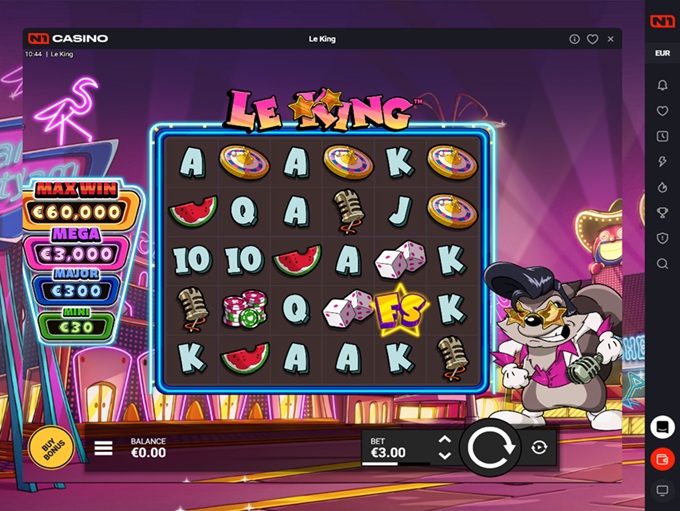Open the shield icon in sidebar
The image size is (680, 511).
tap(662, 238)
